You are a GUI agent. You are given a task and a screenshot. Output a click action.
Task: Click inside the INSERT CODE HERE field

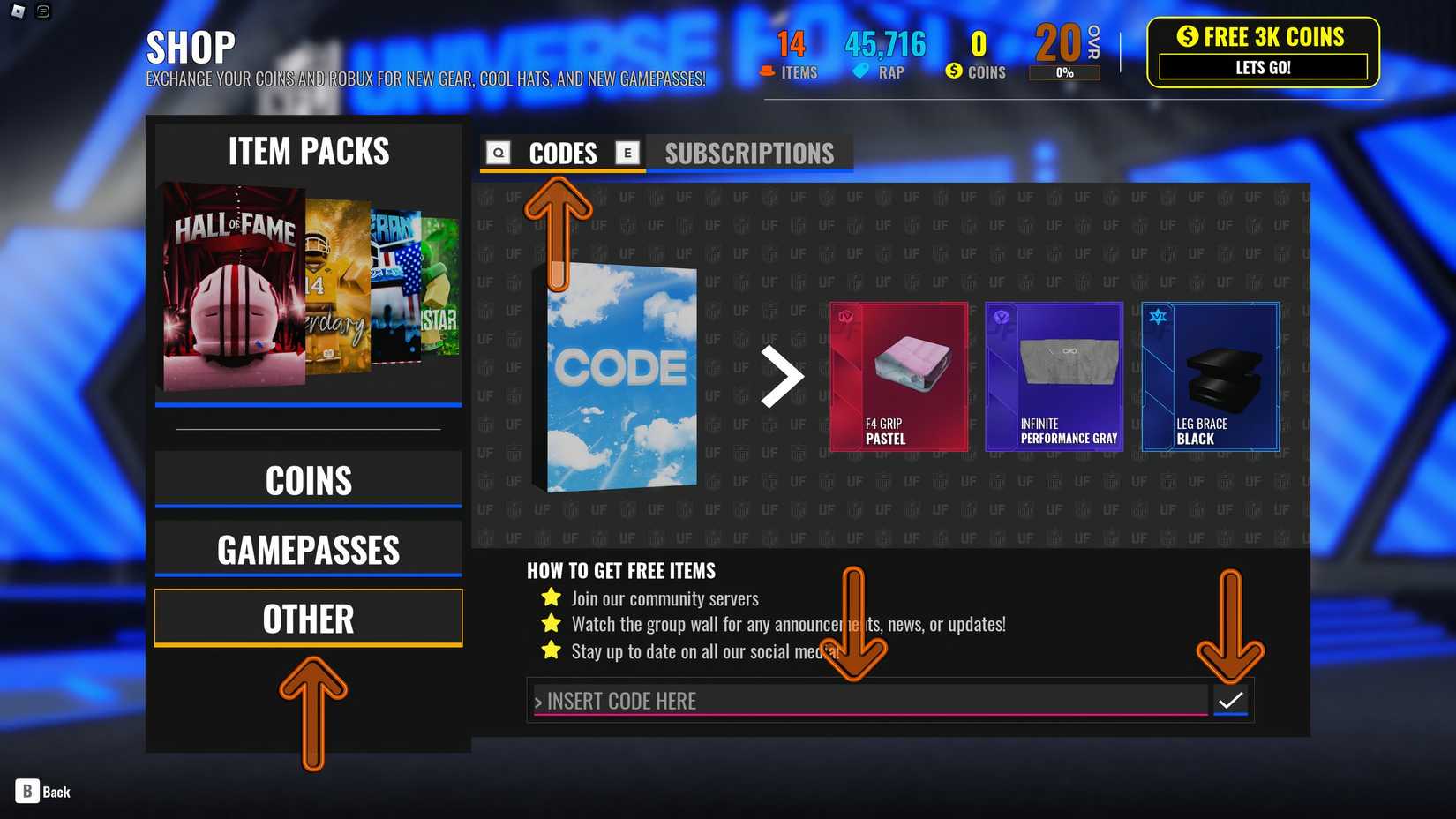tap(794, 701)
